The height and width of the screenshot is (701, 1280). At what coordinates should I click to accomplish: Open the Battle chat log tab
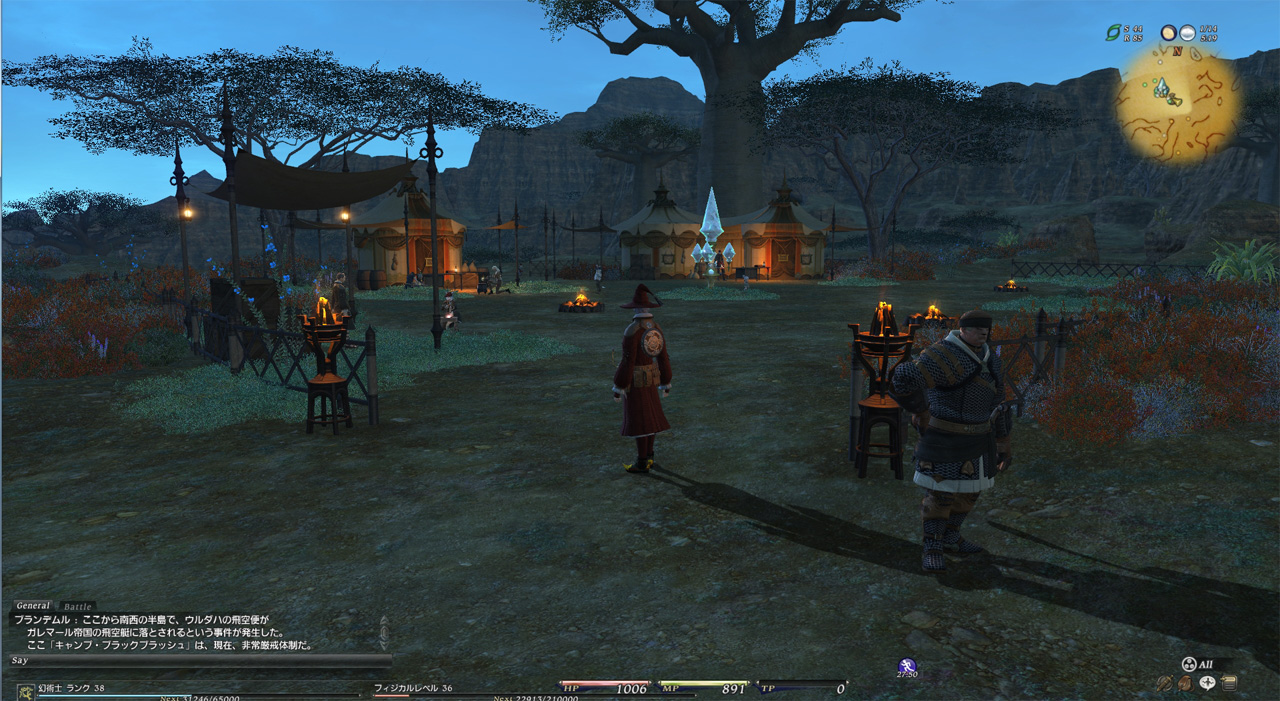pos(77,607)
